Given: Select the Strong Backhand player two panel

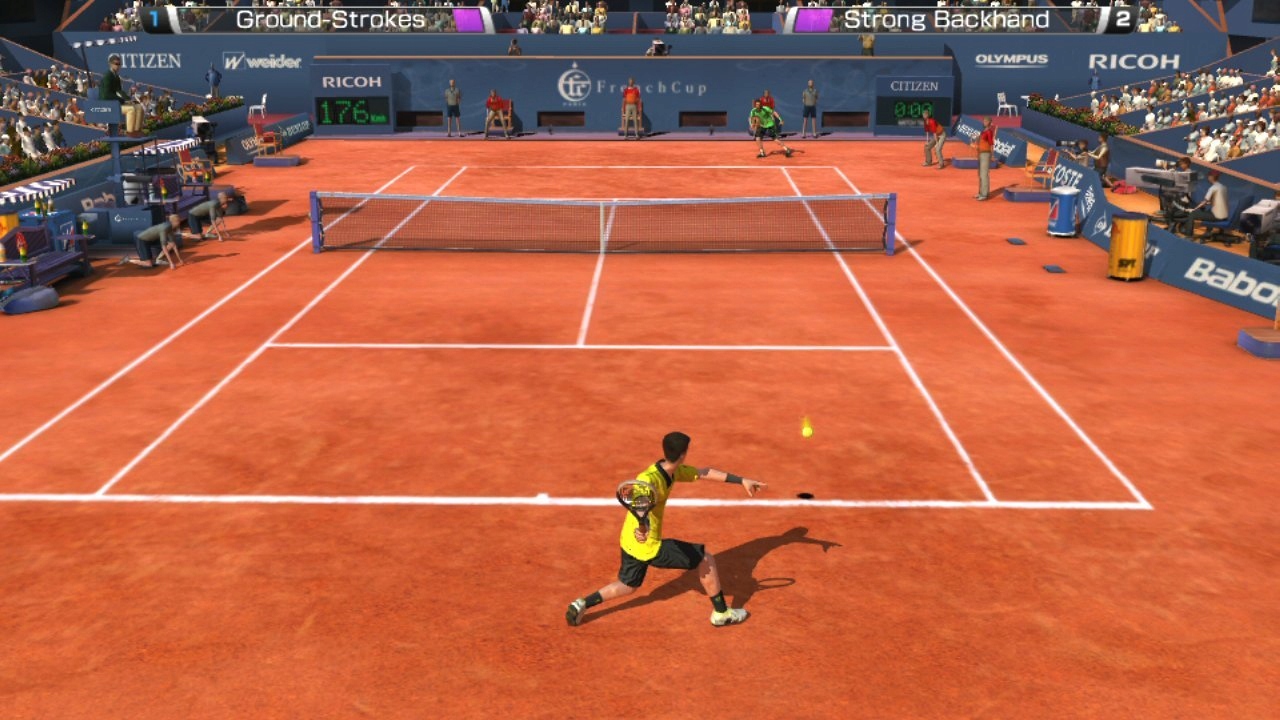Looking at the screenshot, I should [x=960, y=20].
